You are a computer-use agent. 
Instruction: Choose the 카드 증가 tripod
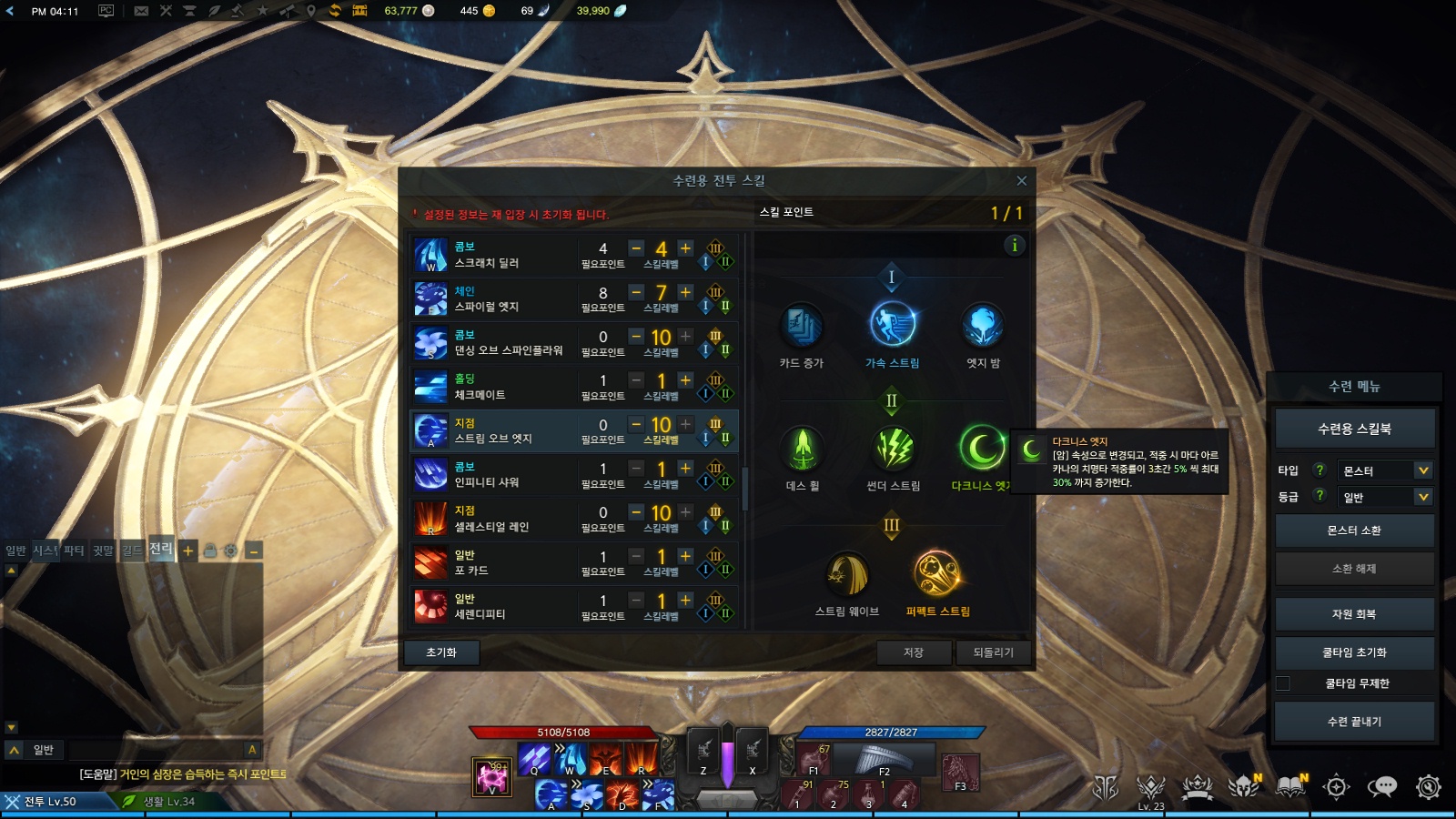(x=802, y=325)
